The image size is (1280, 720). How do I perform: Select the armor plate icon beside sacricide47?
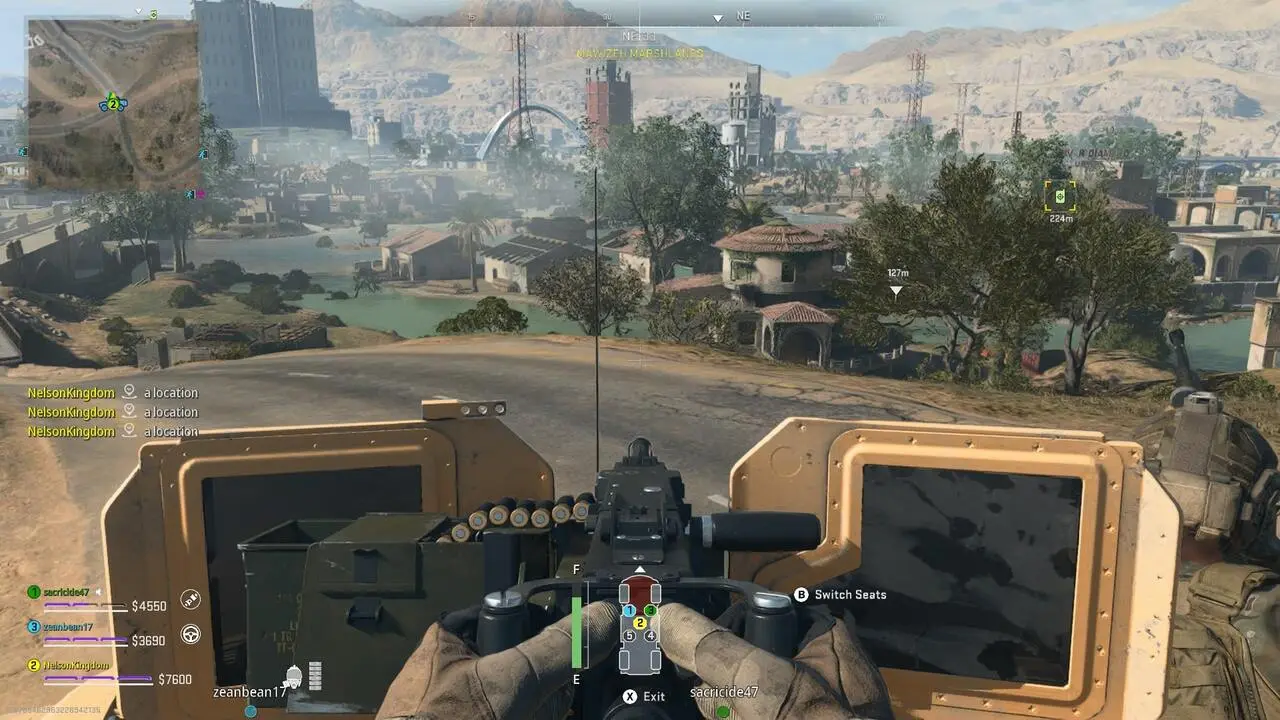[x=190, y=597]
